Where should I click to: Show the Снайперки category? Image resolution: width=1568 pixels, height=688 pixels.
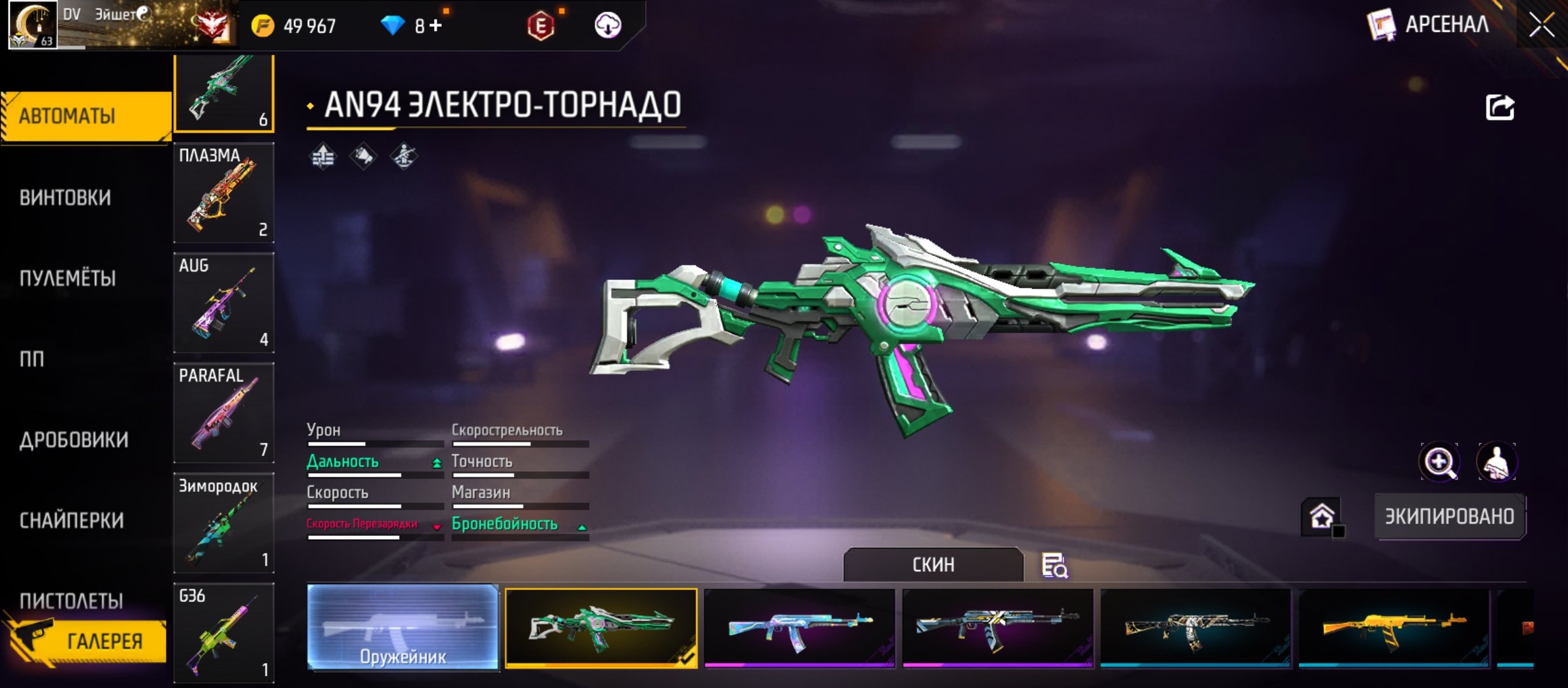71,520
